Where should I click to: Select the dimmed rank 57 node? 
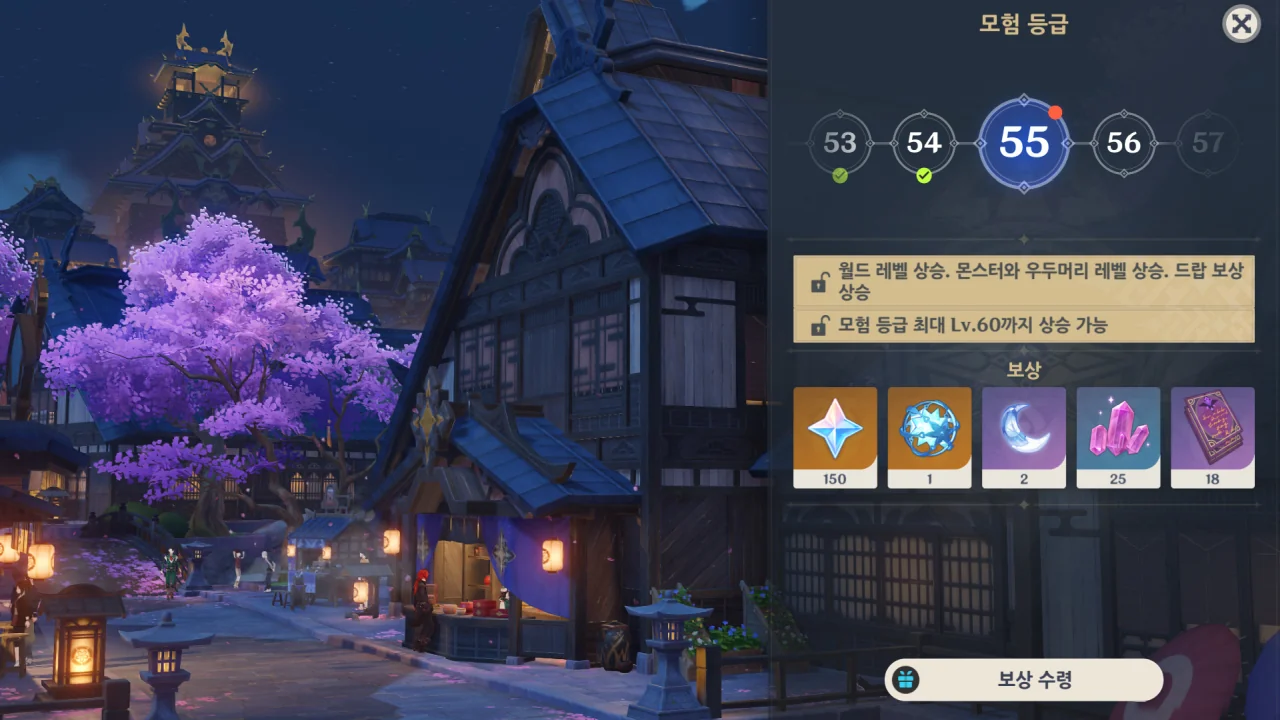coord(1207,143)
